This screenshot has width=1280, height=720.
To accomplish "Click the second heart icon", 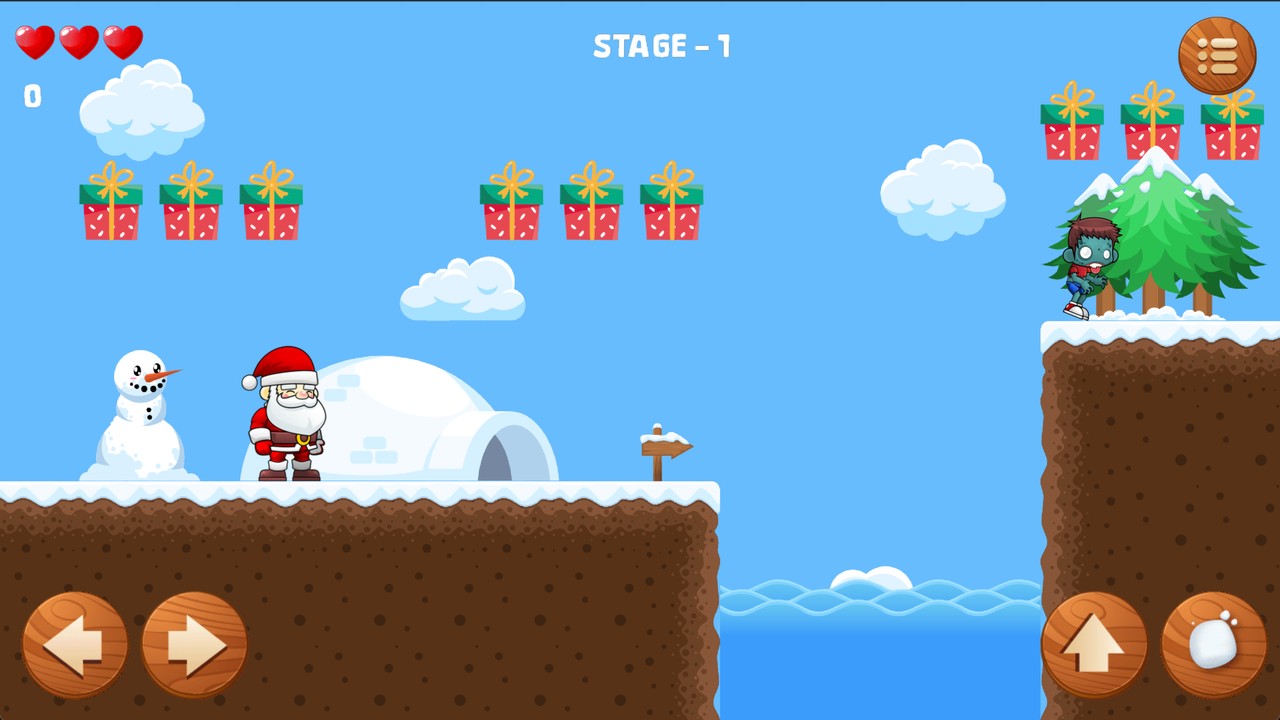I will point(78,42).
